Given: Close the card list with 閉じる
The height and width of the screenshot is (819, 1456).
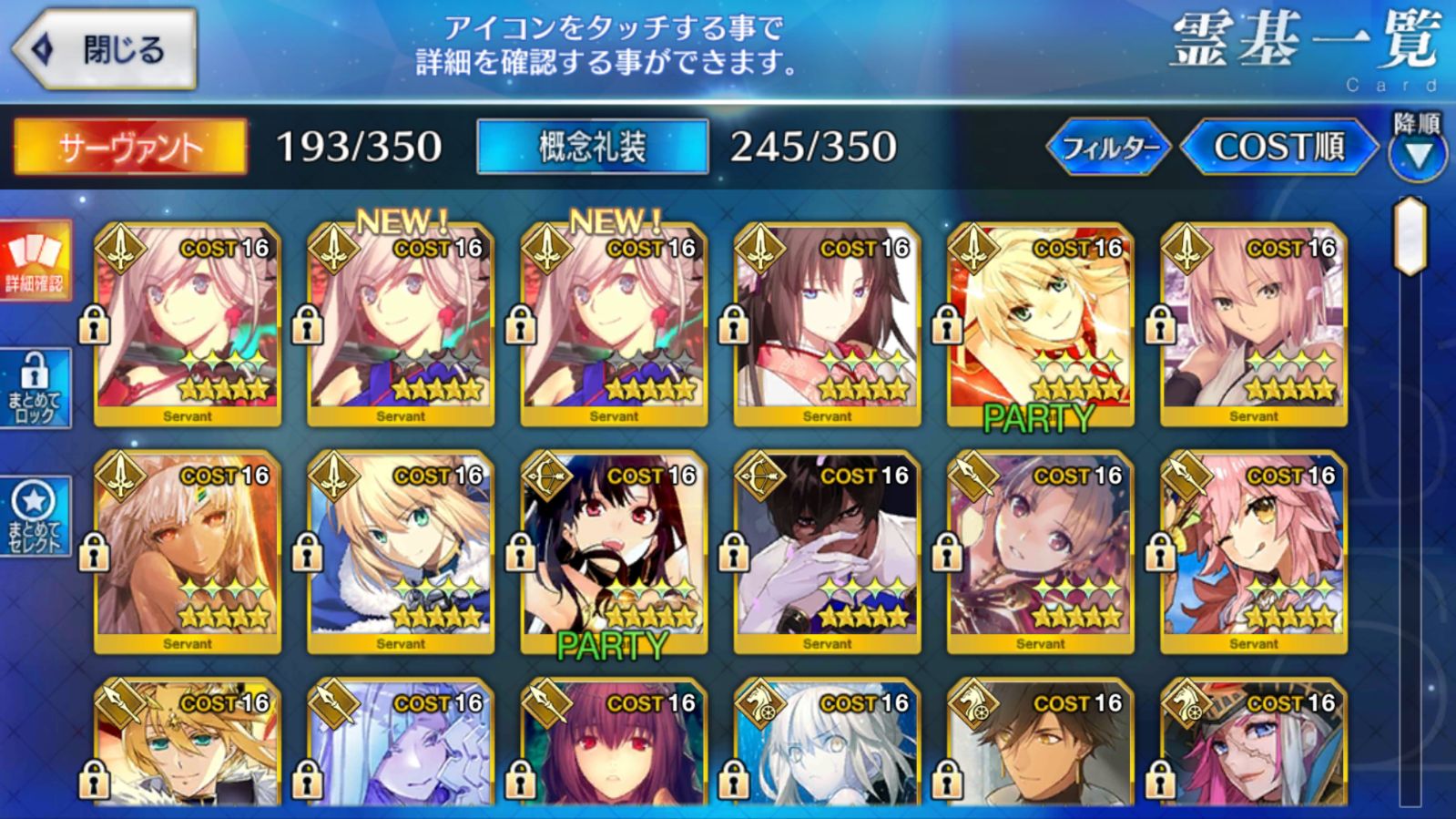Looking at the screenshot, I should [x=104, y=49].
